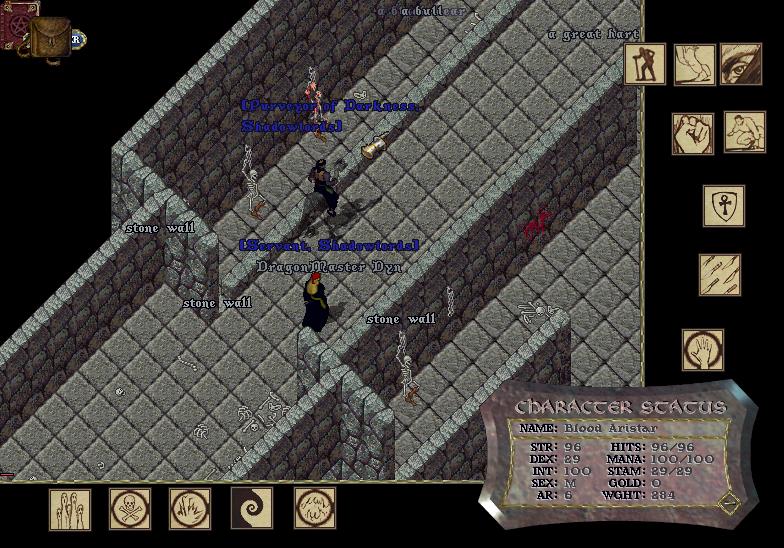Use the standing figure with staff skill icon

pos(645,64)
